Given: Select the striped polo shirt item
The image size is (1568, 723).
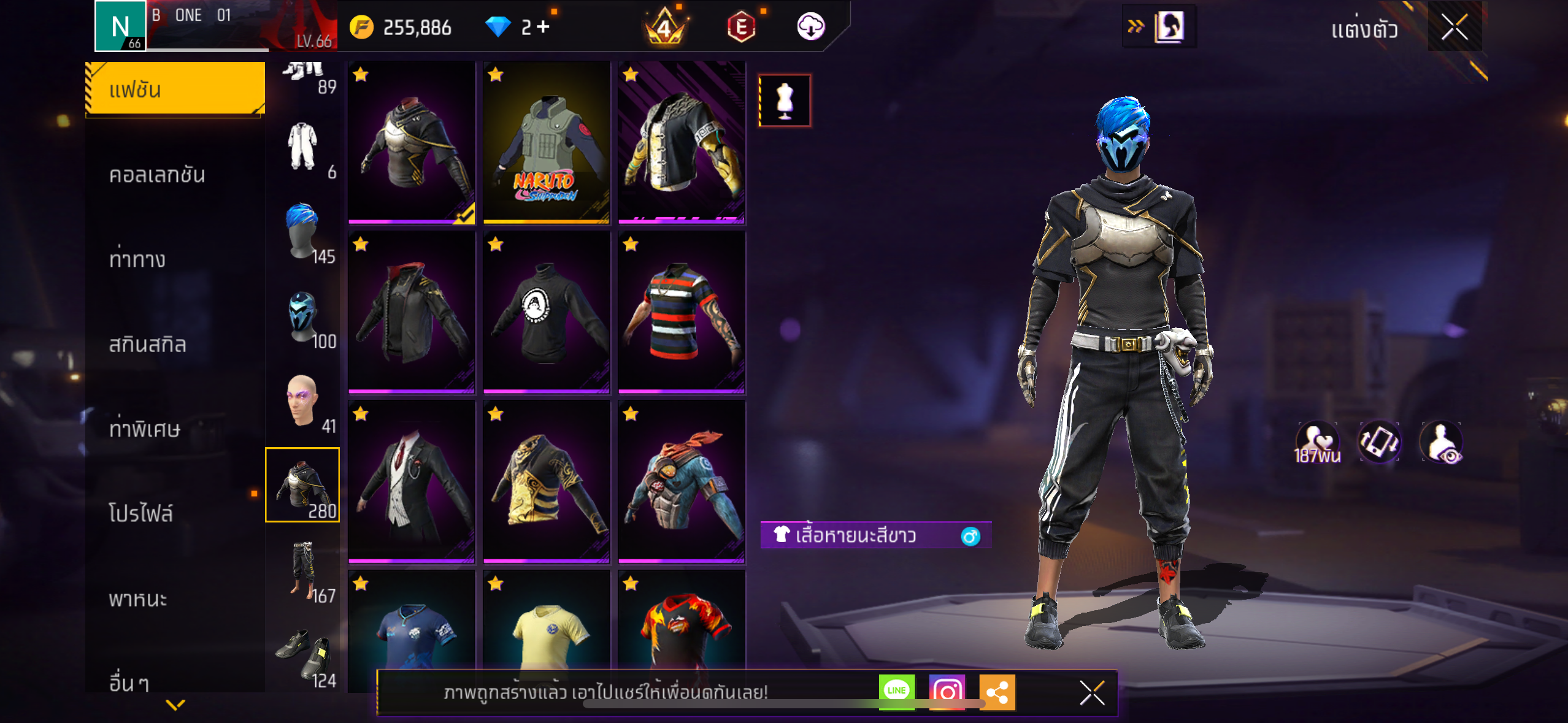Looking at the screenshot, I should 681,312.
